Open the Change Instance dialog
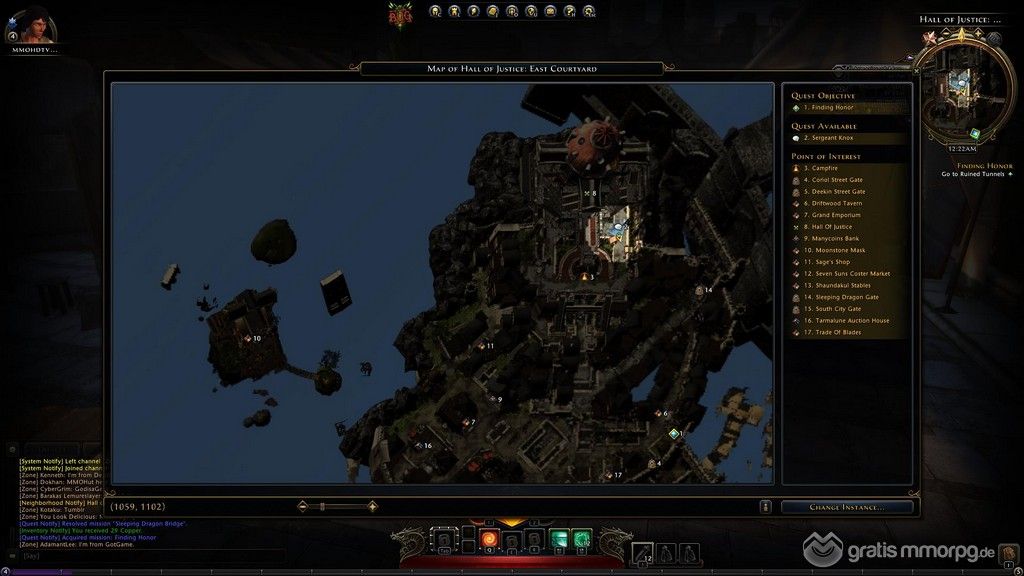Screen dimensions: 1024x576 [x=847, y=507]
